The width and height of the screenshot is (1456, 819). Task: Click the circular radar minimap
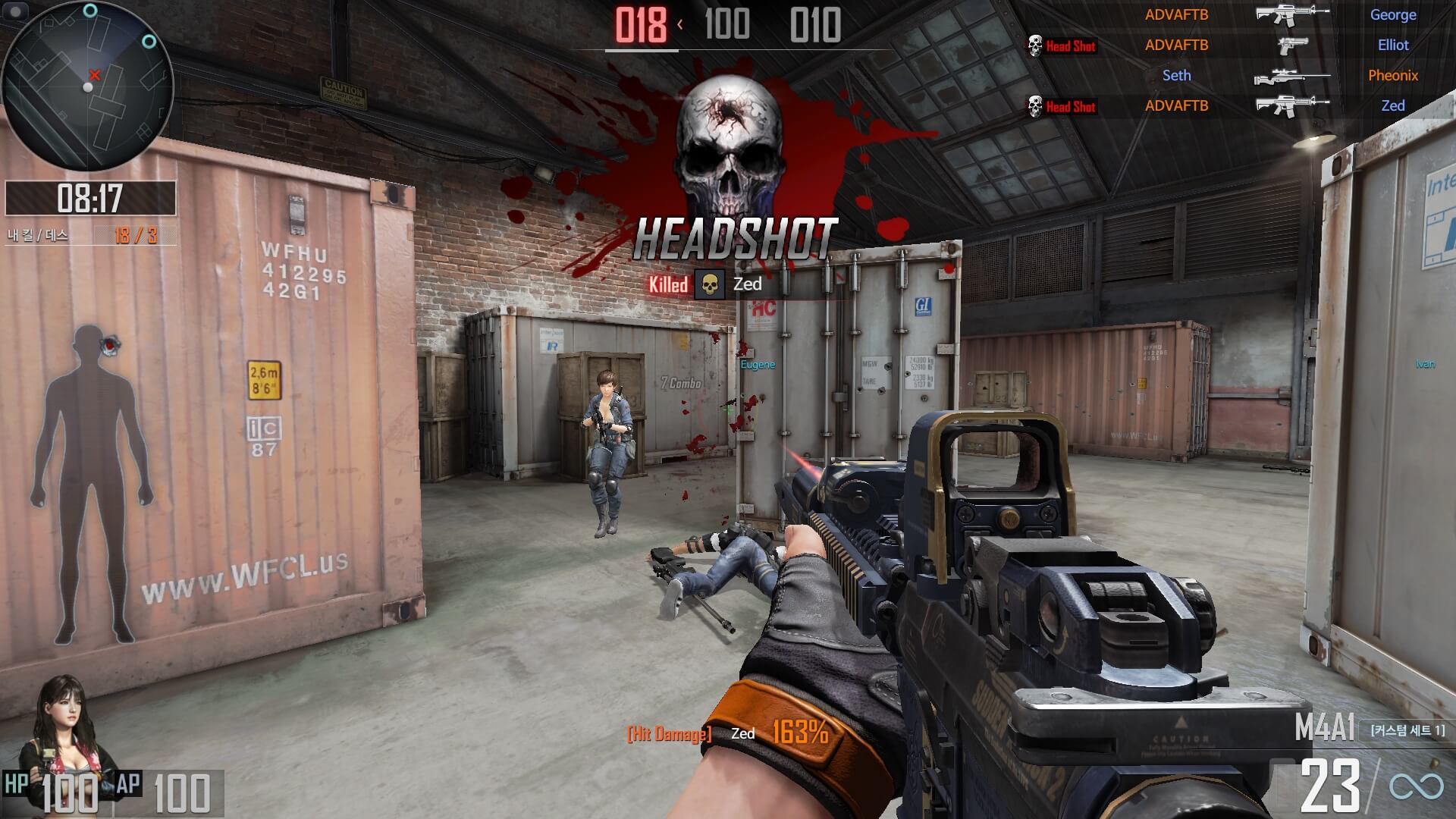click(x=88, y=86)
